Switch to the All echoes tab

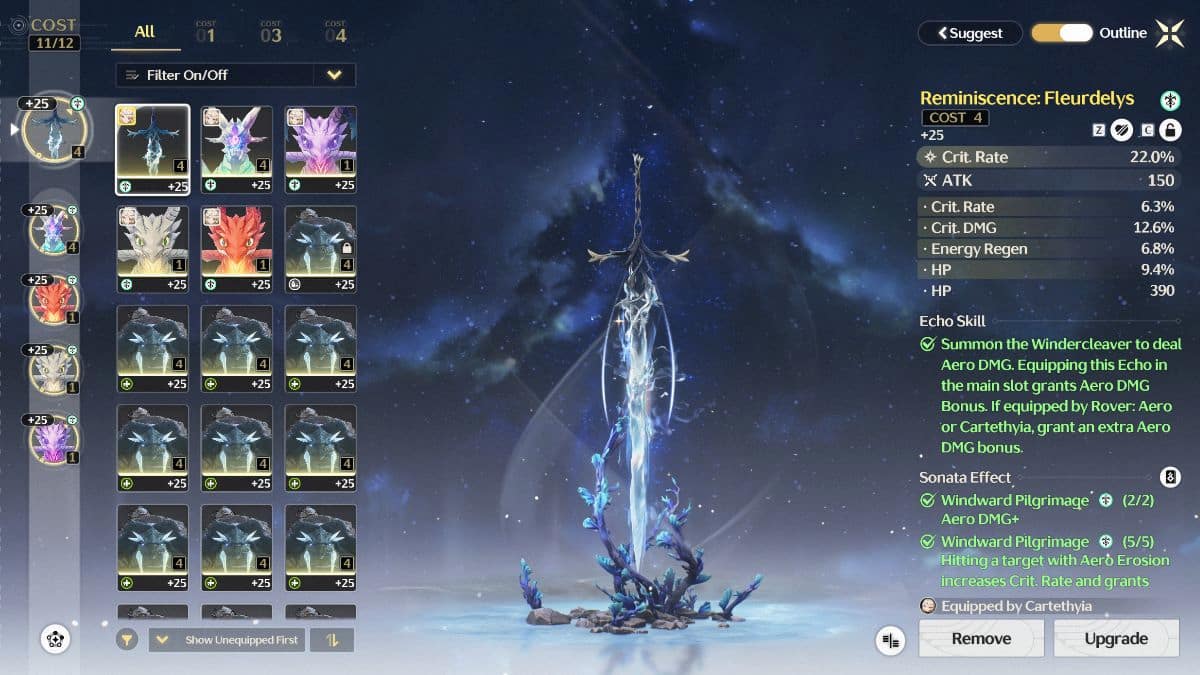tap(145, 32)
